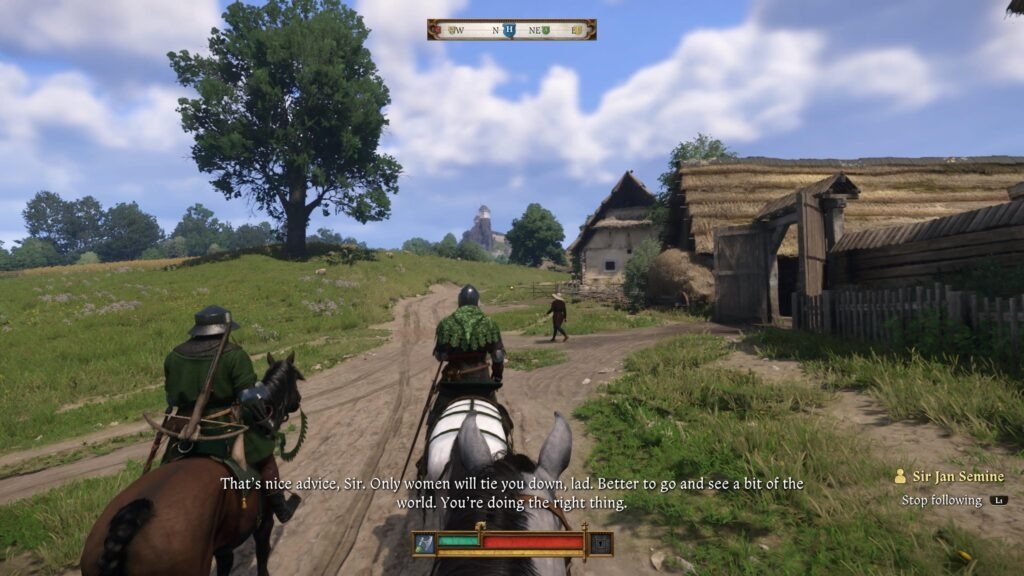This screenshot has height=576, width=1024.
Task: Choose the Stop following option
Action: pyautogui.click(x=941, y=500)
